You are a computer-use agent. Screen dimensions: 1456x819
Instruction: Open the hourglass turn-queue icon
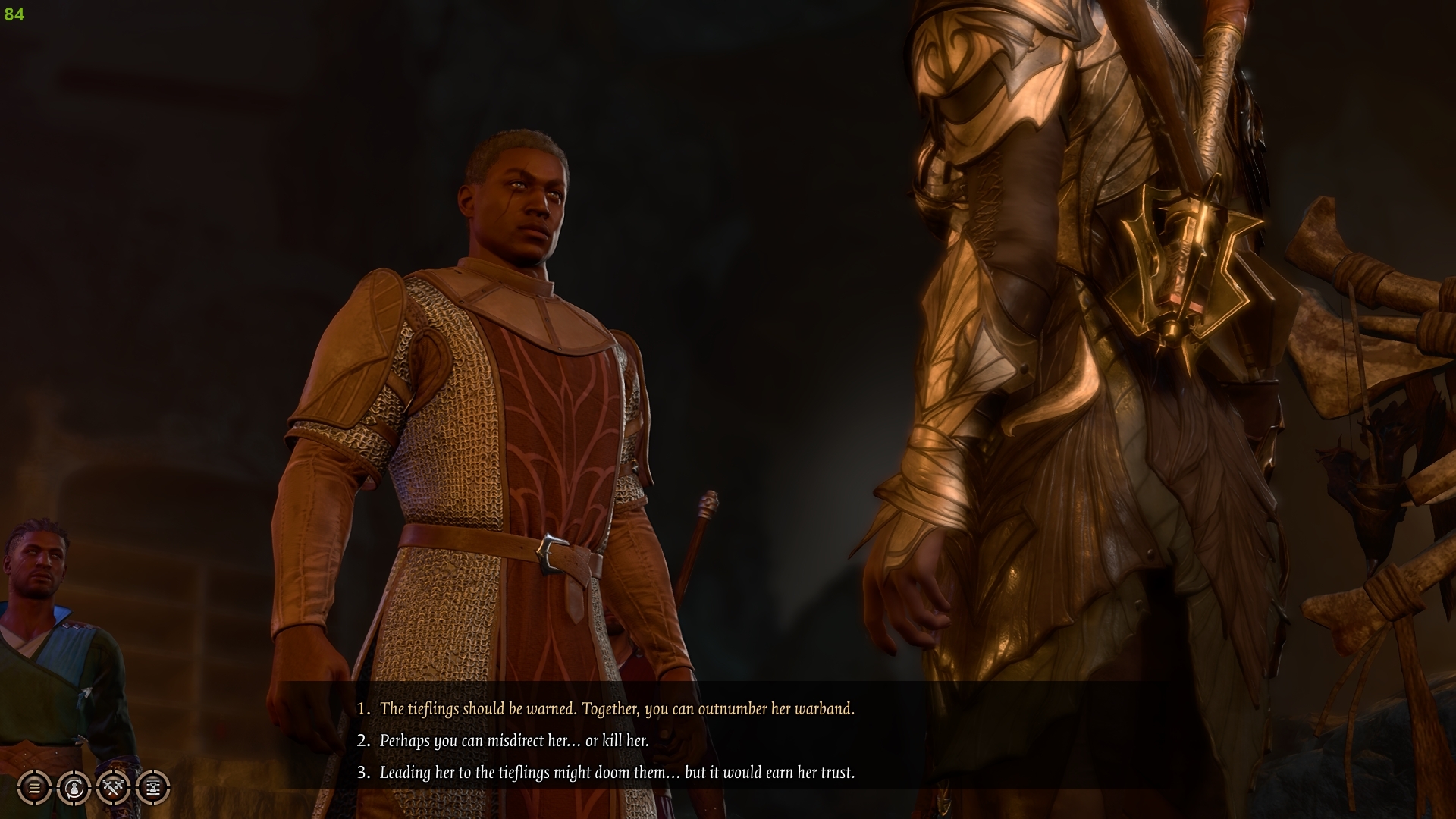152,786
